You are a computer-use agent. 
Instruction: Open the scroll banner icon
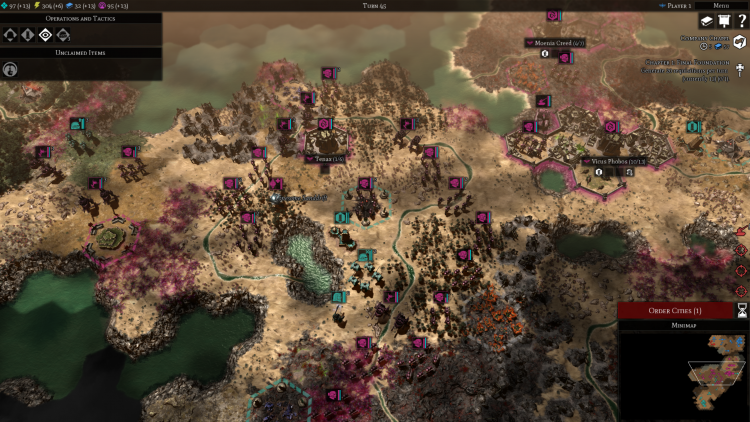723,21
